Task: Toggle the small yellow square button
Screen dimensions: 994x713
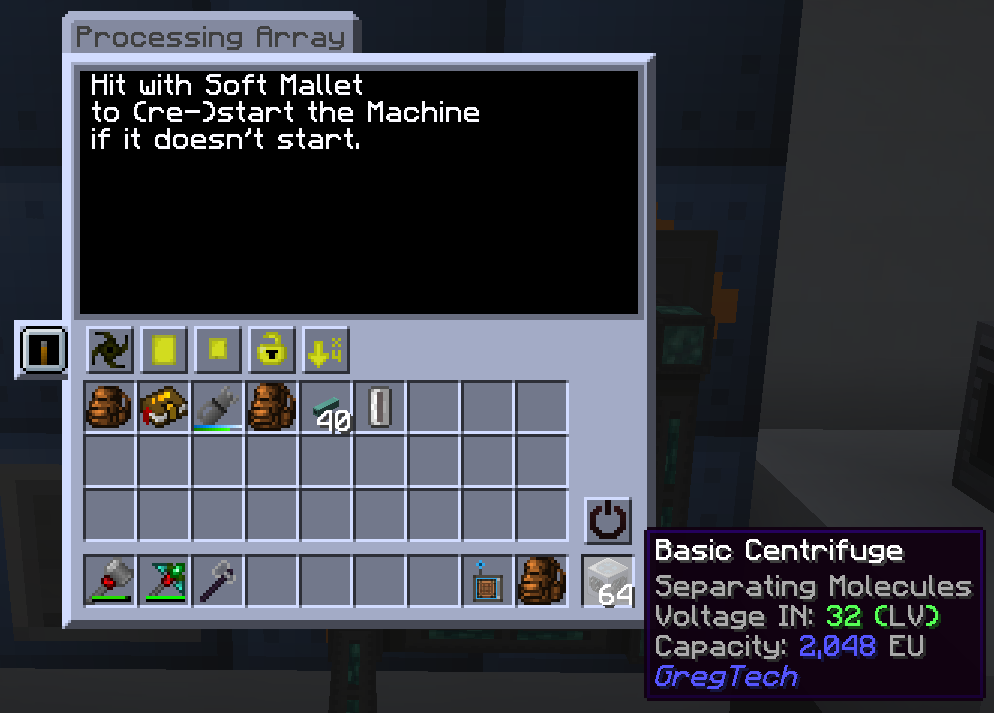Action: 218,351
